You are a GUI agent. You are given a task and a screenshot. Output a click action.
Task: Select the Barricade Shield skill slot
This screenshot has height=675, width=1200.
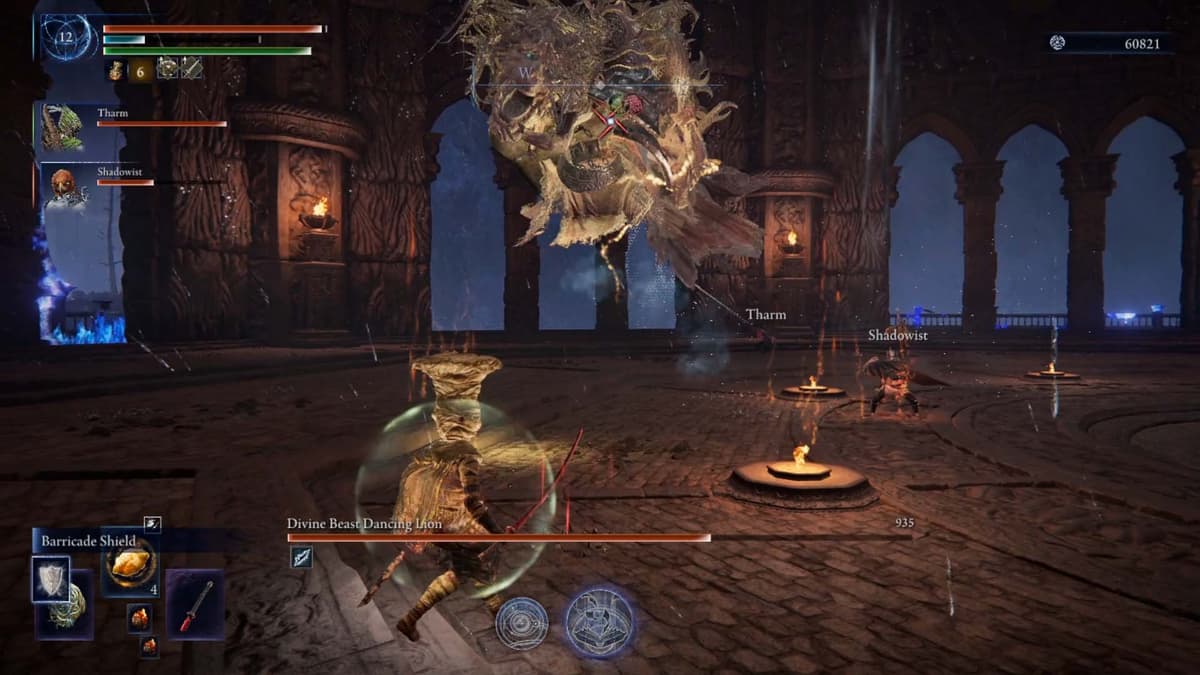(x=50, y=578)
